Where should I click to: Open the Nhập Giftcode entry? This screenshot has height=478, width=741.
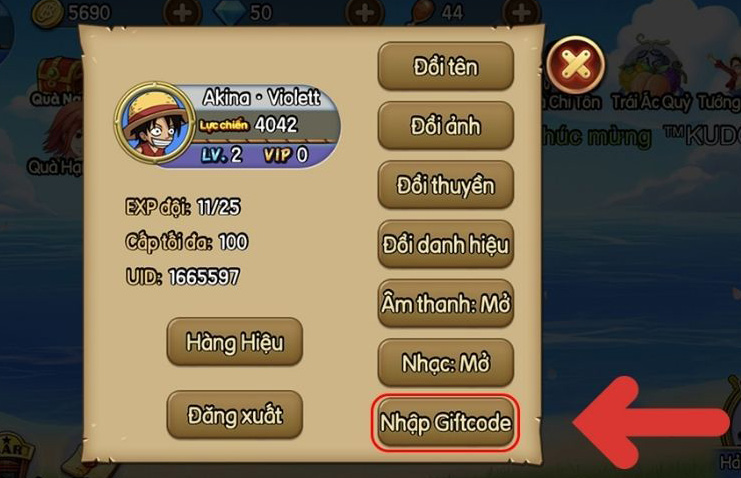pyautogui.click(x=445, y=423)
